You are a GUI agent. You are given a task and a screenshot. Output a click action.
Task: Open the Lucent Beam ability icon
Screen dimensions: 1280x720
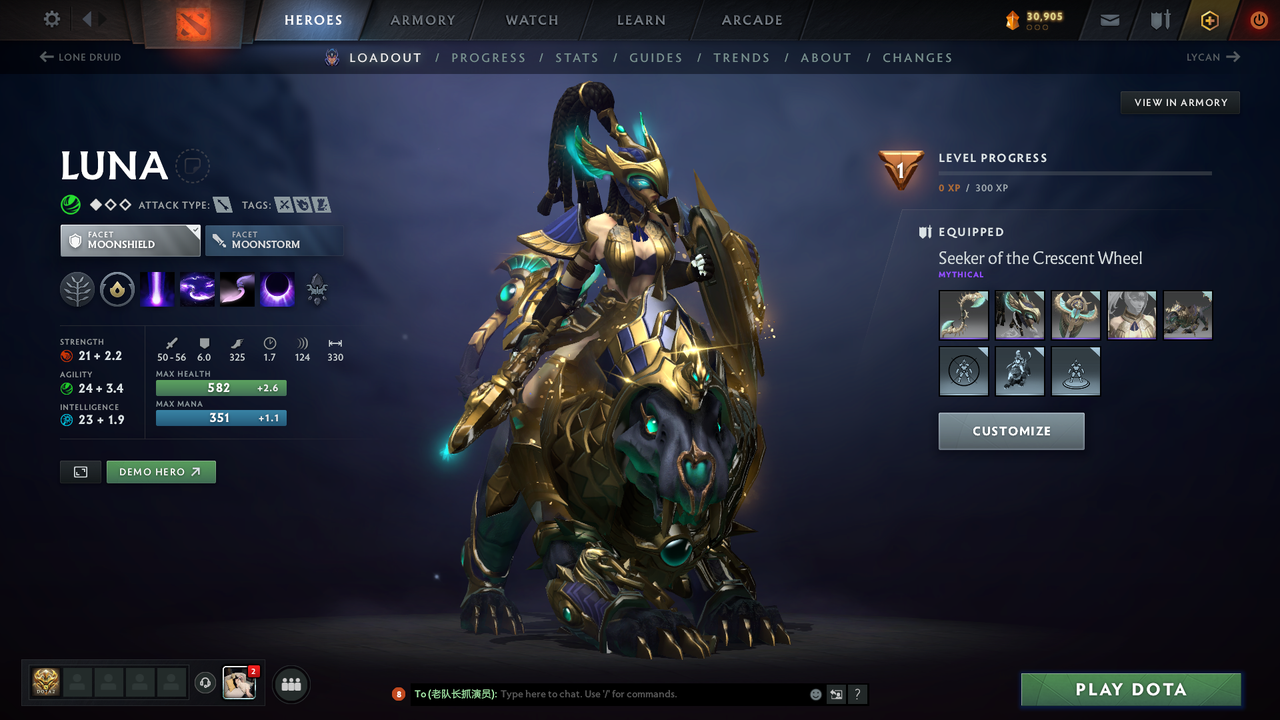pyautogui.click(x=158, y=289)
